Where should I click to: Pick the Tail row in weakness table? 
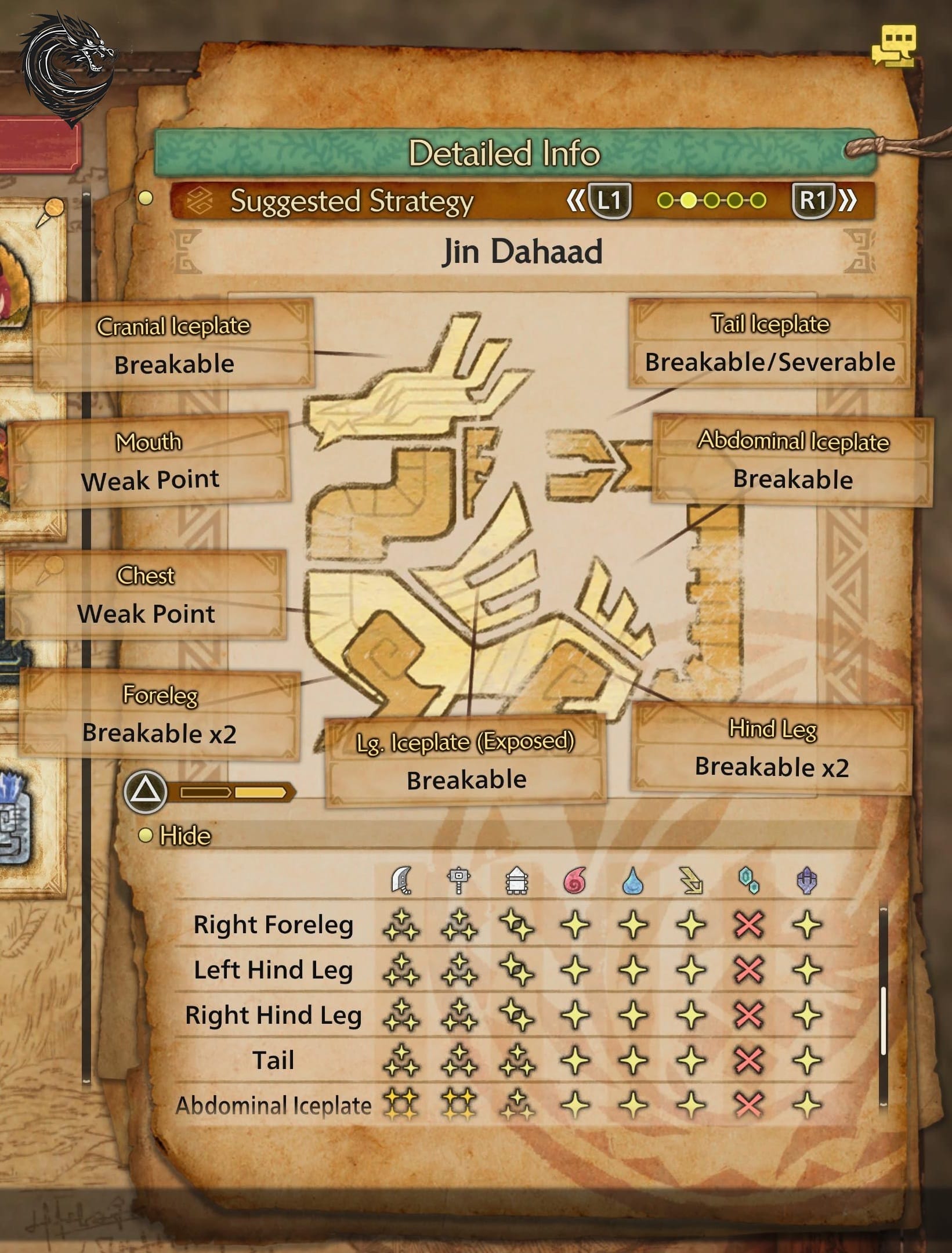tap(273, 1060)
